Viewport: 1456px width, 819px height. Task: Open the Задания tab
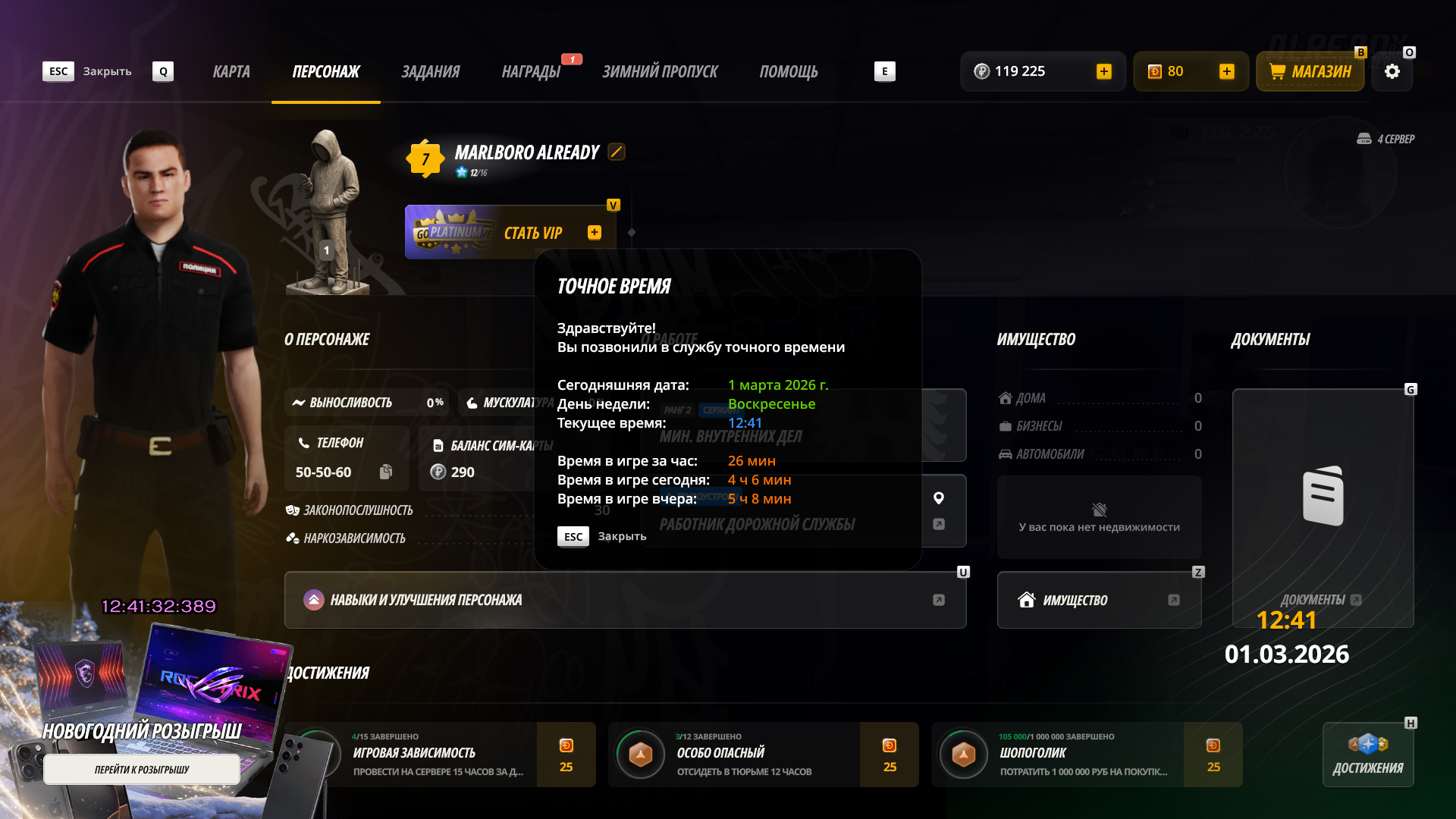(430, 71)
